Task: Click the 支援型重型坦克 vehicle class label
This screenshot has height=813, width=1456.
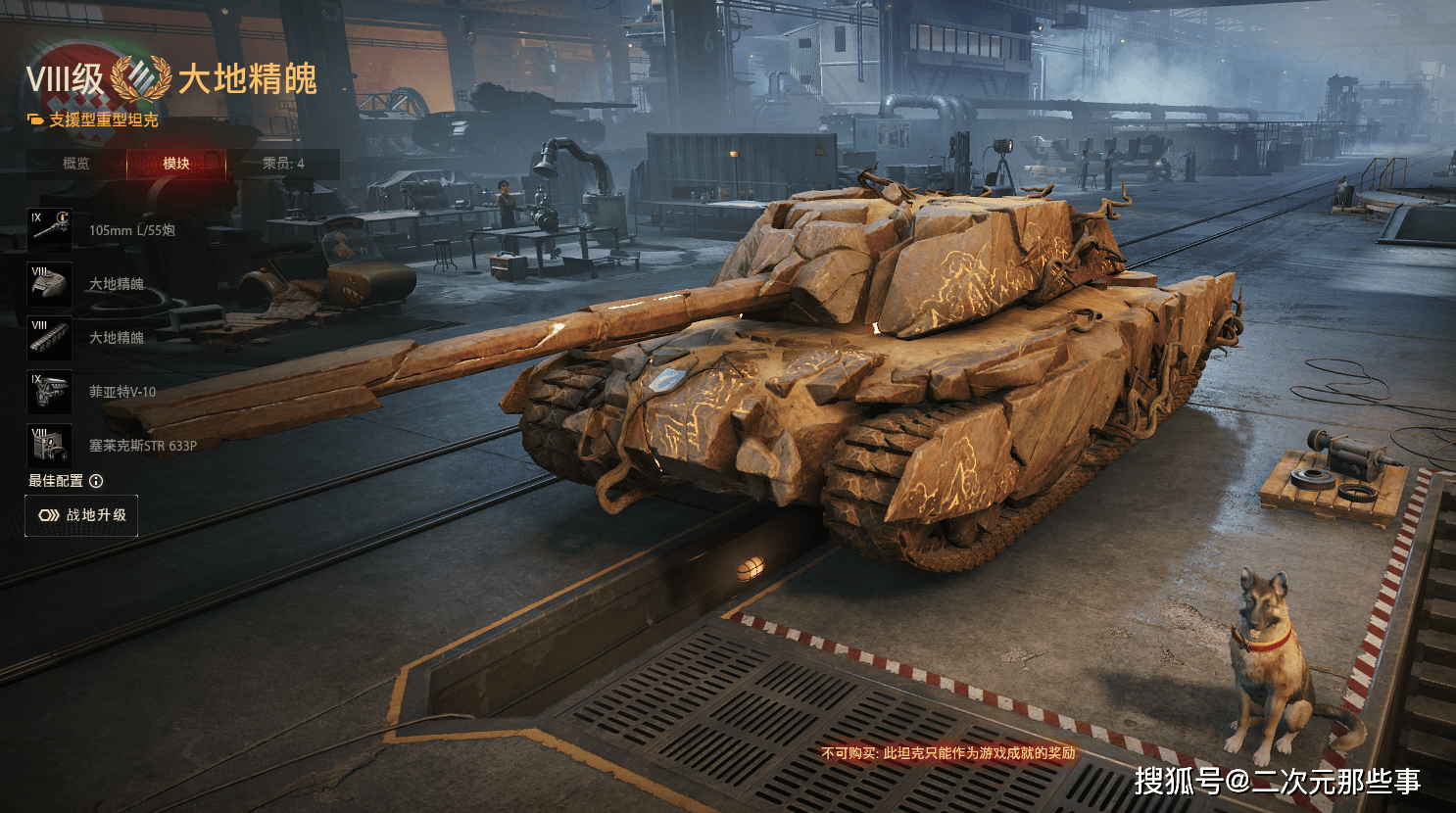Action: click(103, 120)
